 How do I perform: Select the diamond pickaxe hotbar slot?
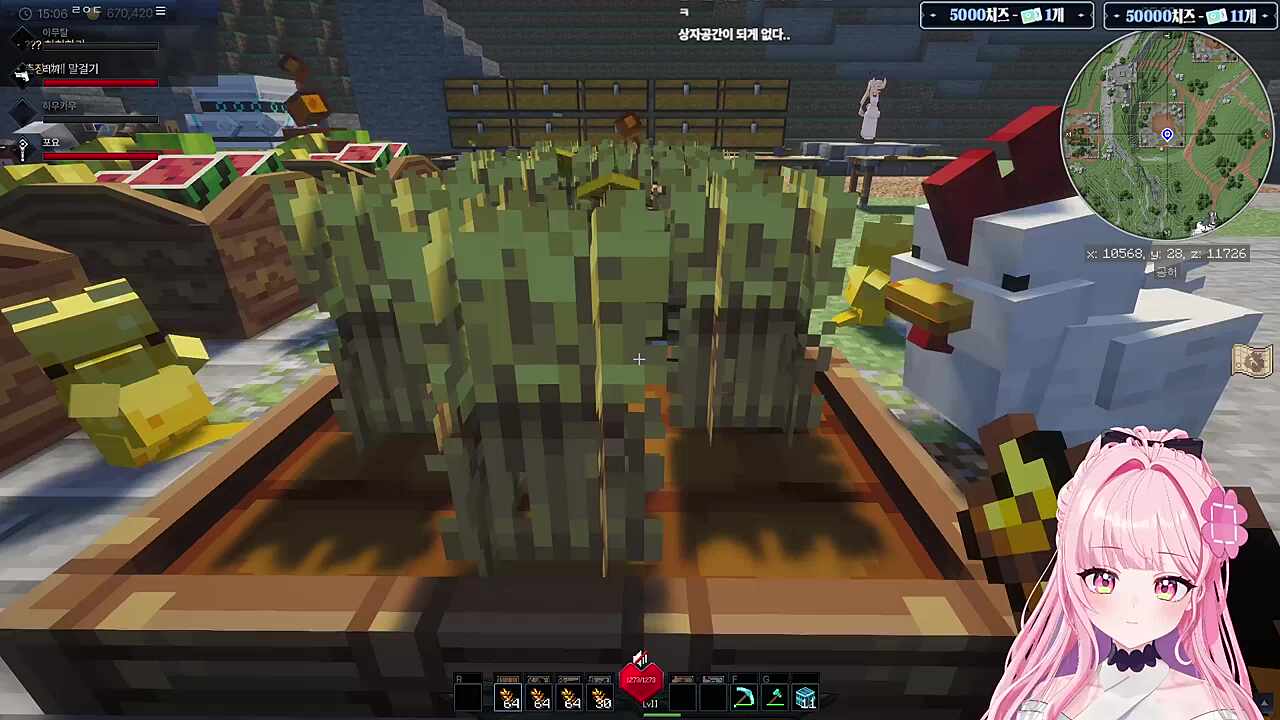743,697
